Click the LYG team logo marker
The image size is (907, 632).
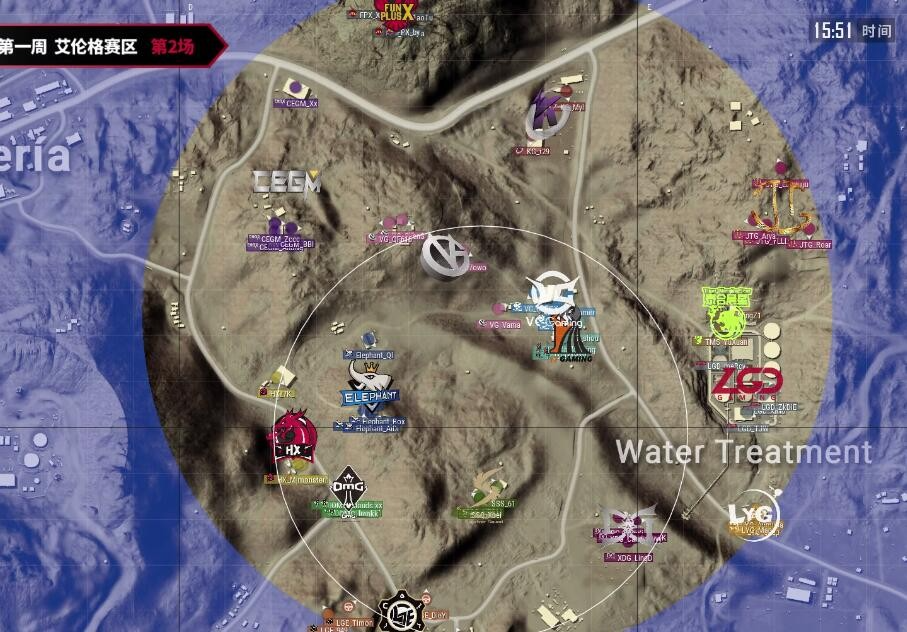coord(752,514)
